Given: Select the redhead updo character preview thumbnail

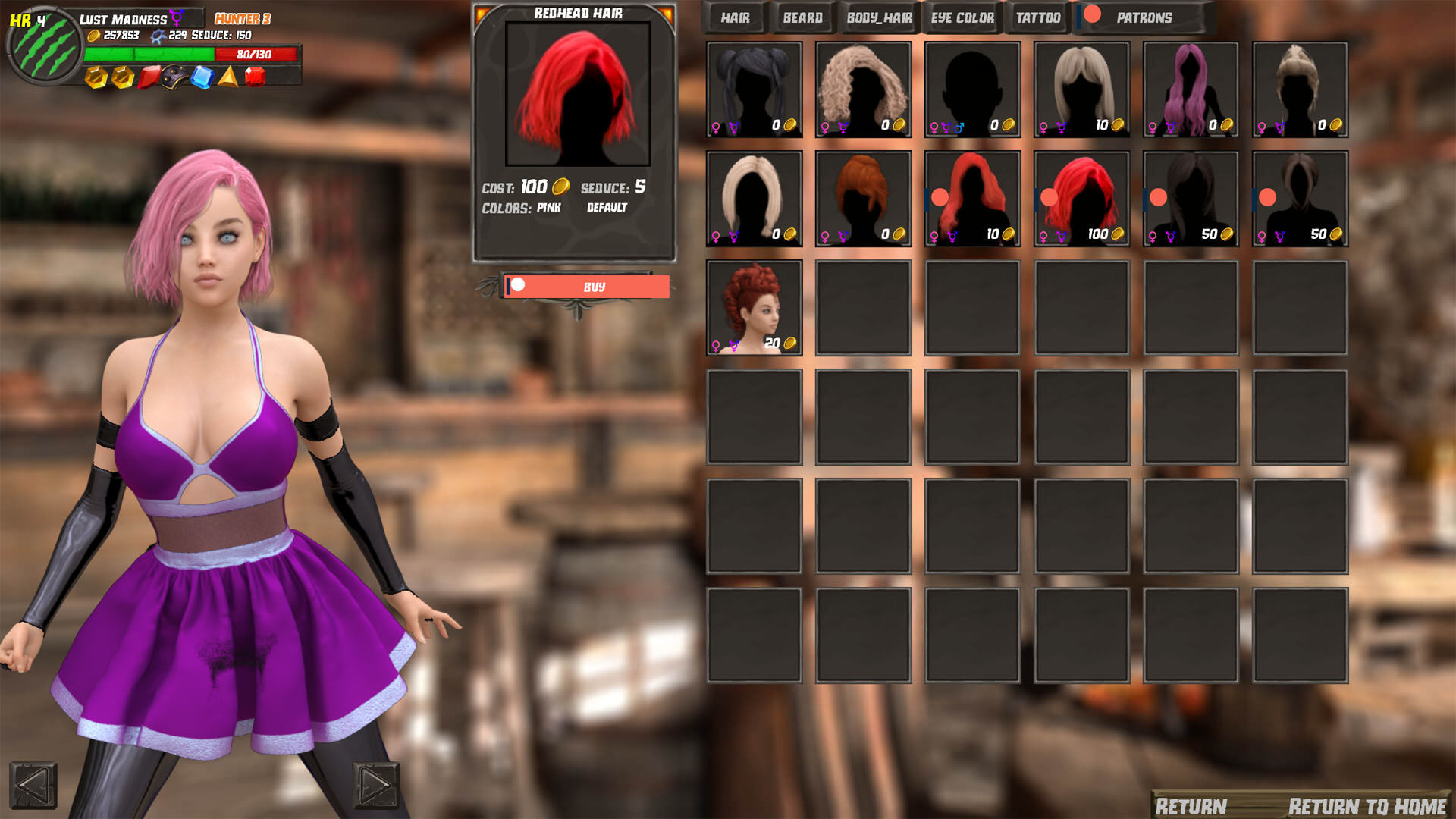Looking at the screenshot, I should (754, 307).
